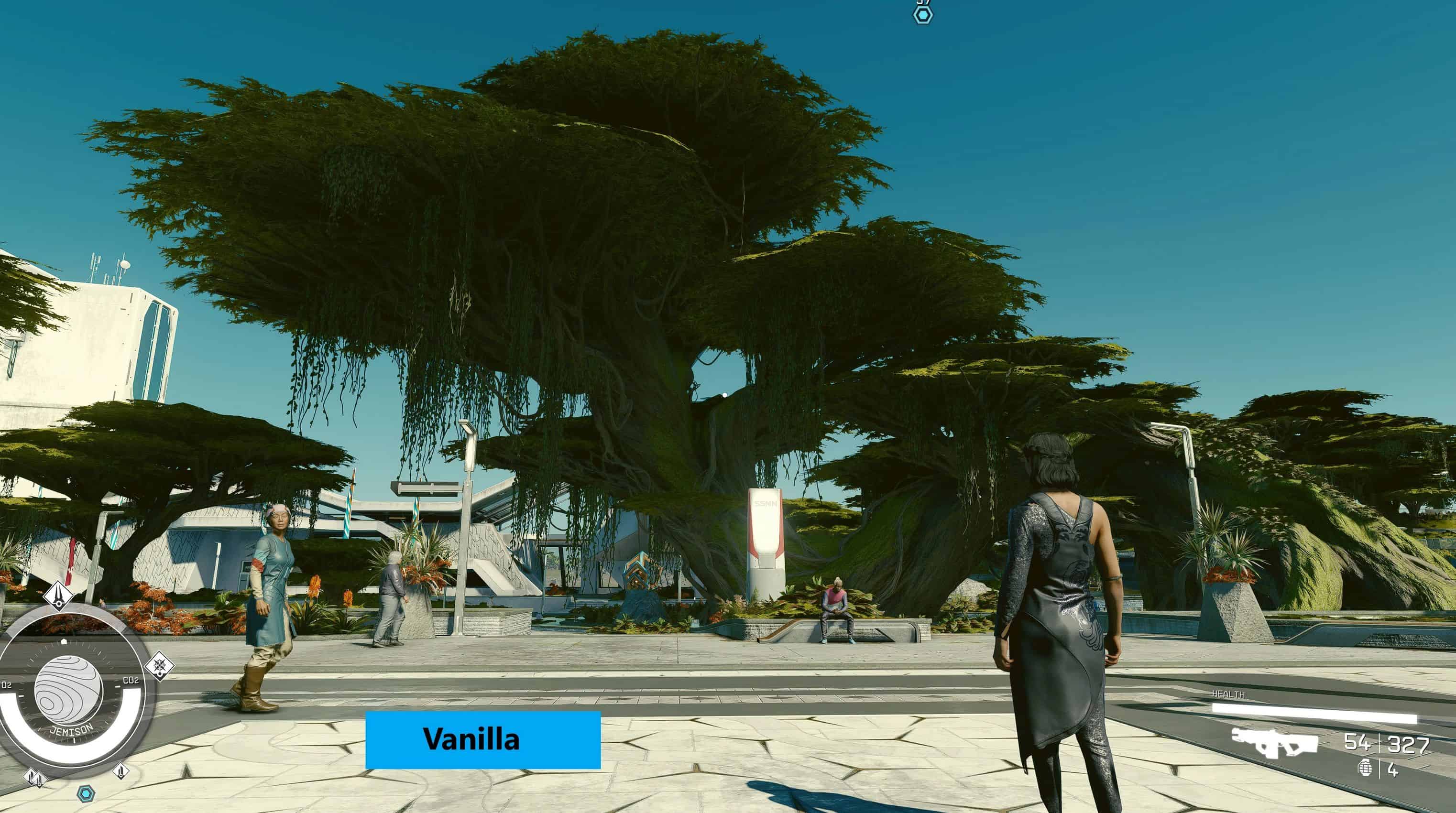Select the starburst diamond marker beside the compass
The image size is (1456, 813).
pos(159,665)
